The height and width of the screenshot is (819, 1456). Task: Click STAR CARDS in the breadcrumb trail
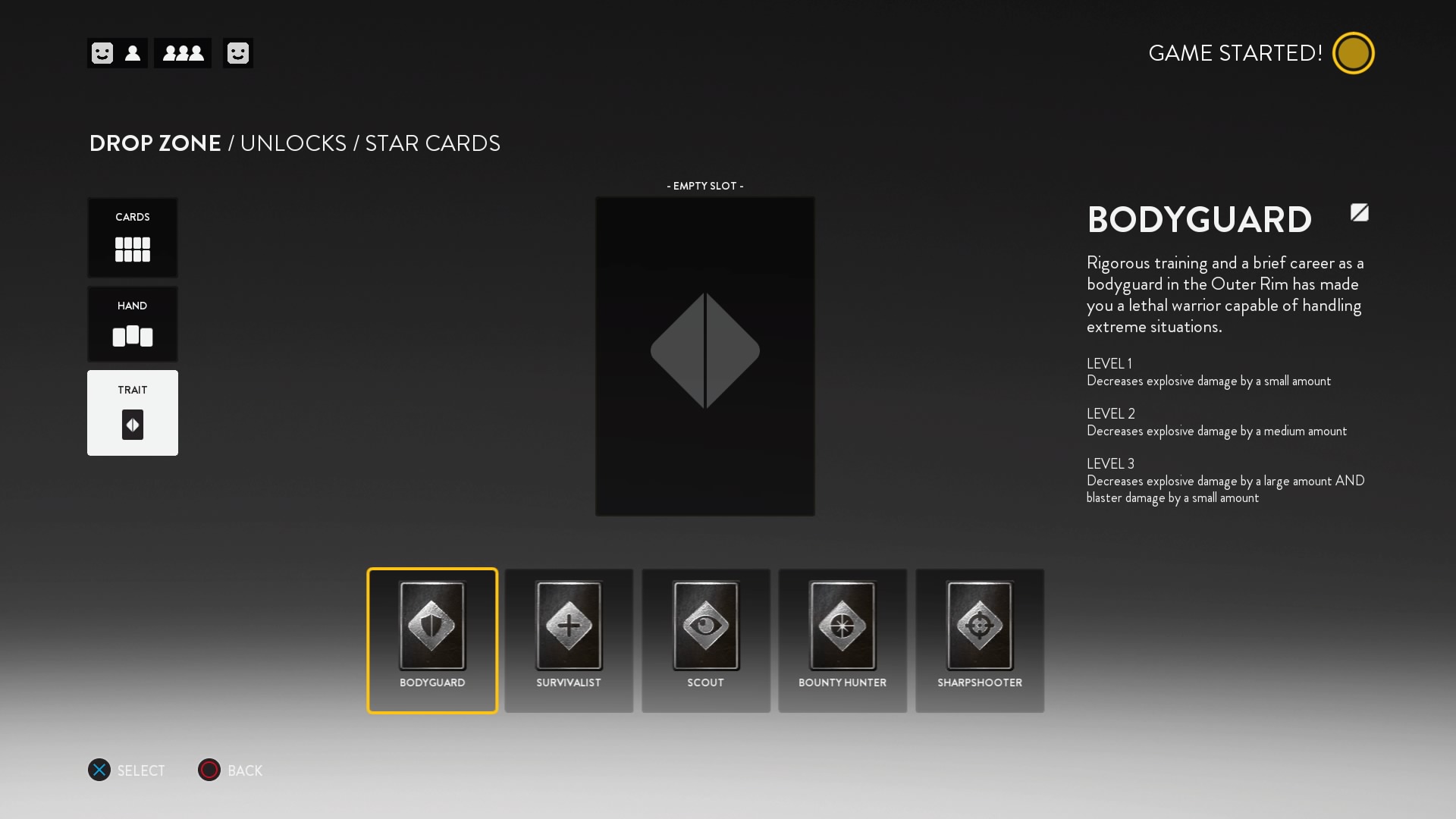[x=431, y=143]
